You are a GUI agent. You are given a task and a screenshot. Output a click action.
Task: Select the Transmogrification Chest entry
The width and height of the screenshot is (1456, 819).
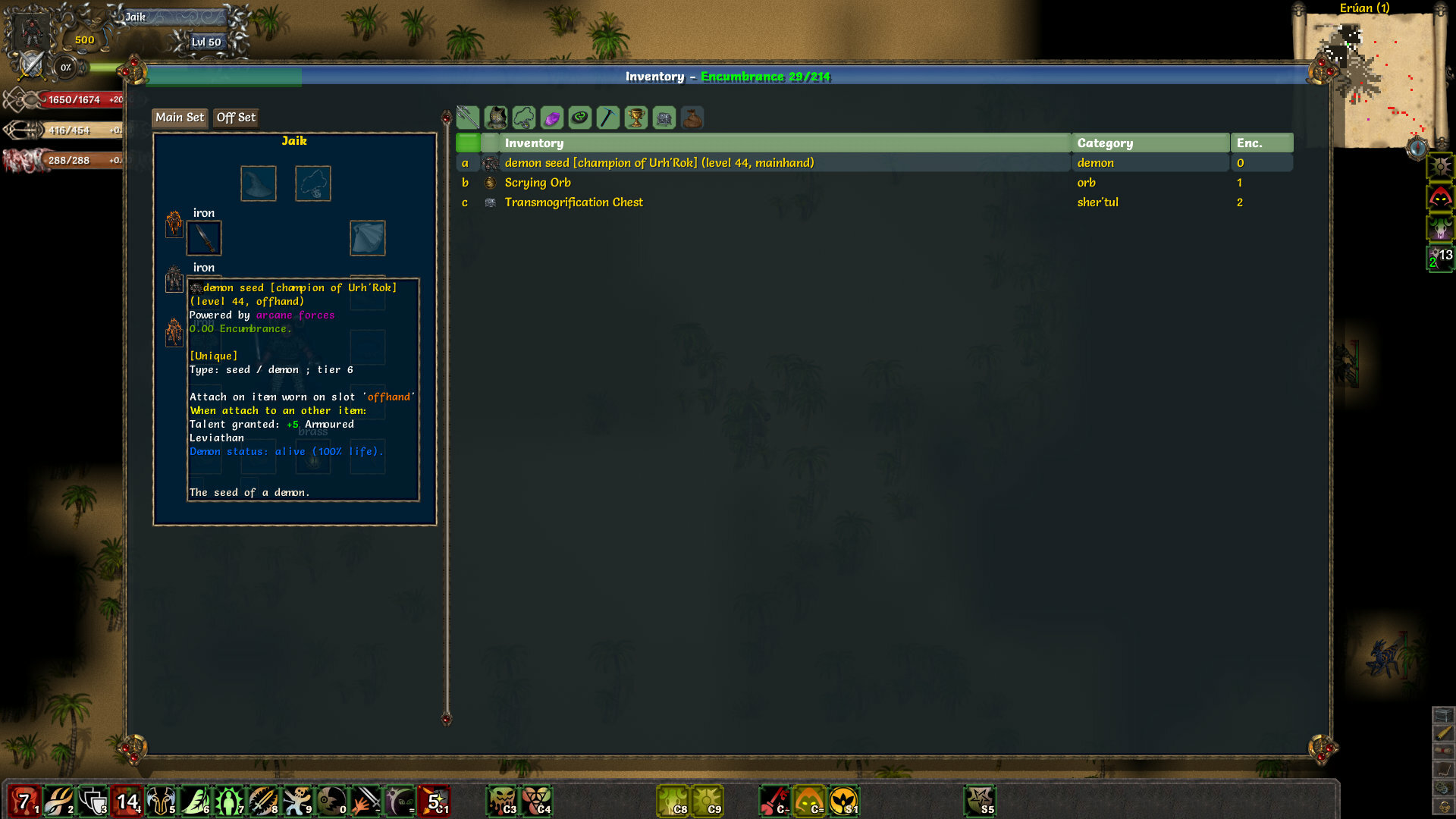(573, 202)
